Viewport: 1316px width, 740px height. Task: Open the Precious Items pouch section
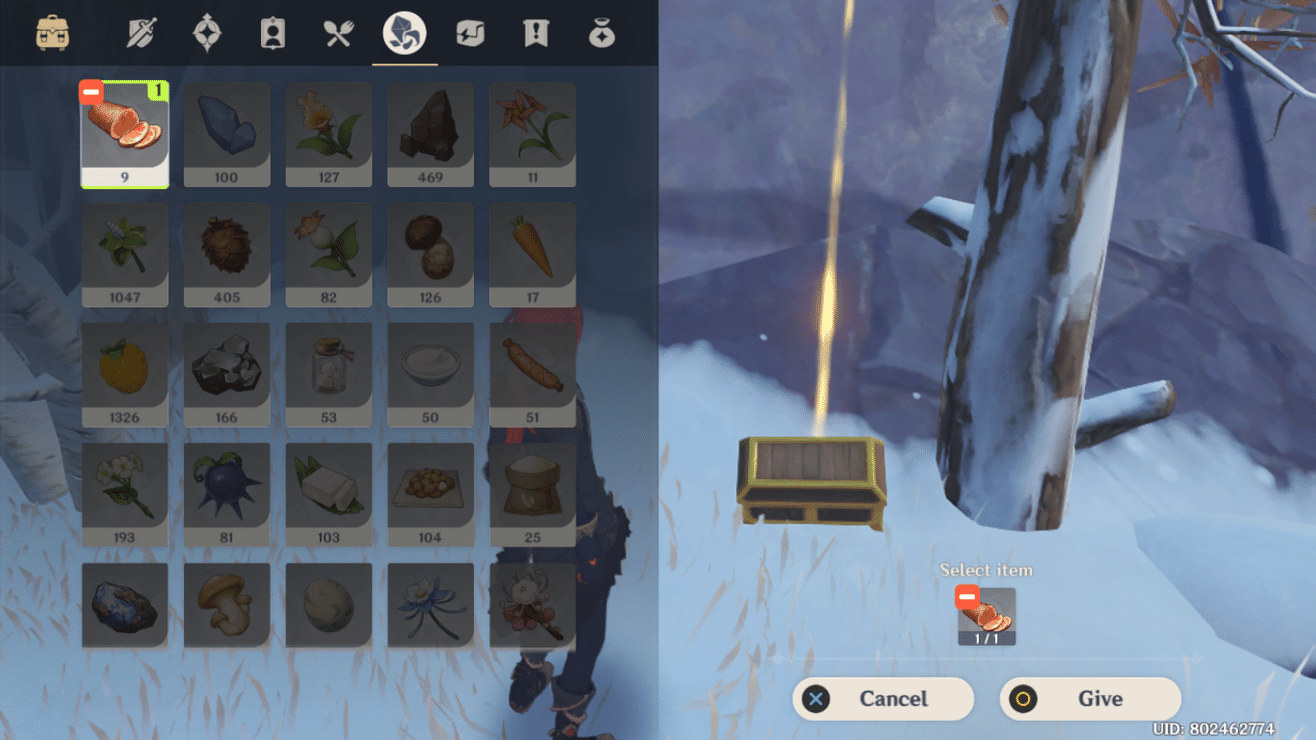(600, 33)
